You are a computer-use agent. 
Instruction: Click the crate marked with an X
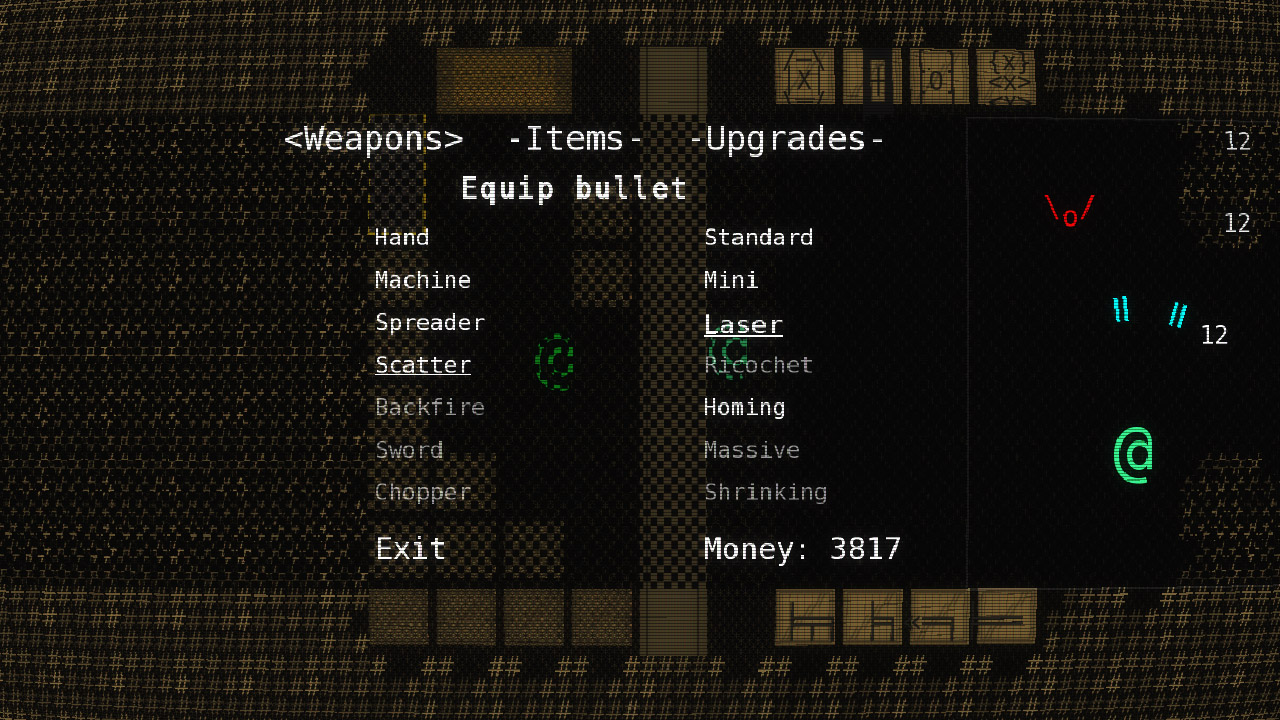coord(805,78)
